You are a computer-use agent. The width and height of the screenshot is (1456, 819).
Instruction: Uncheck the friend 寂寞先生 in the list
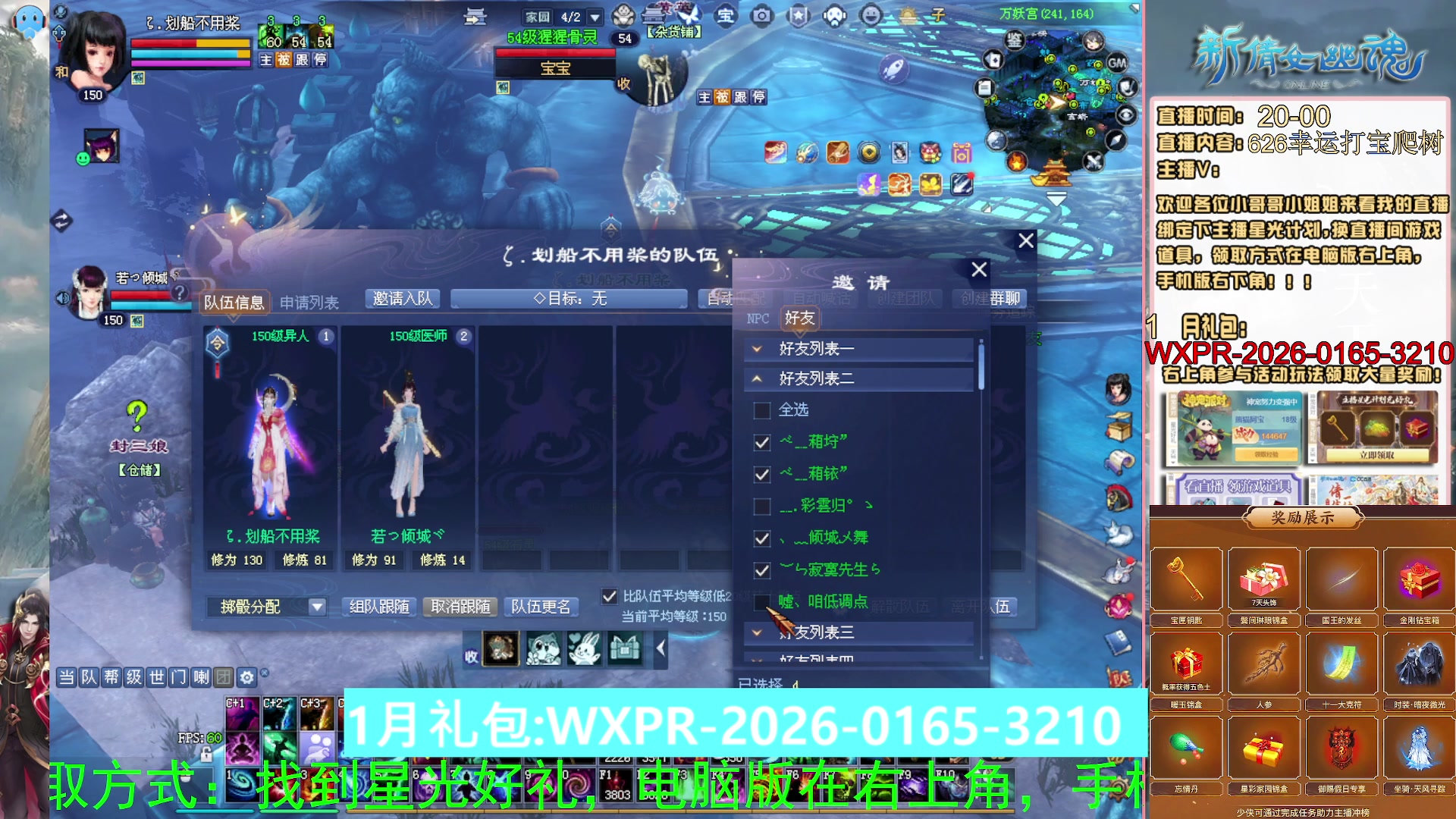761,570
